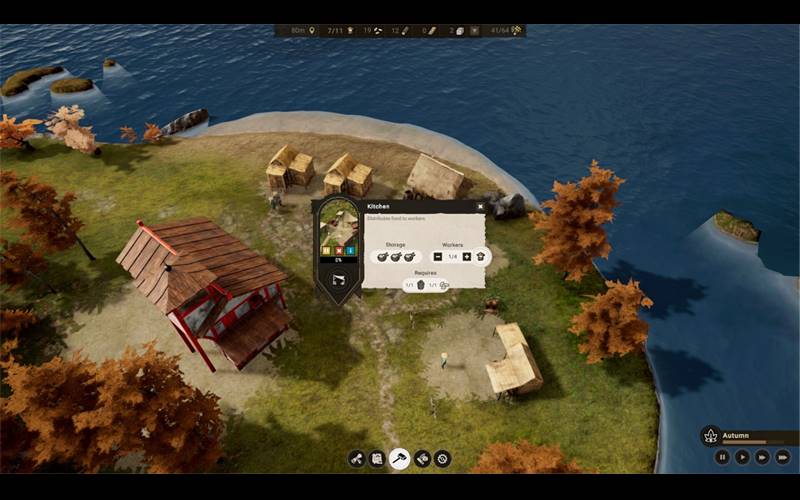Select the highlighted hammer build tool
The image size is (800, 500).
pyautogui.click(x=400, y=459)
